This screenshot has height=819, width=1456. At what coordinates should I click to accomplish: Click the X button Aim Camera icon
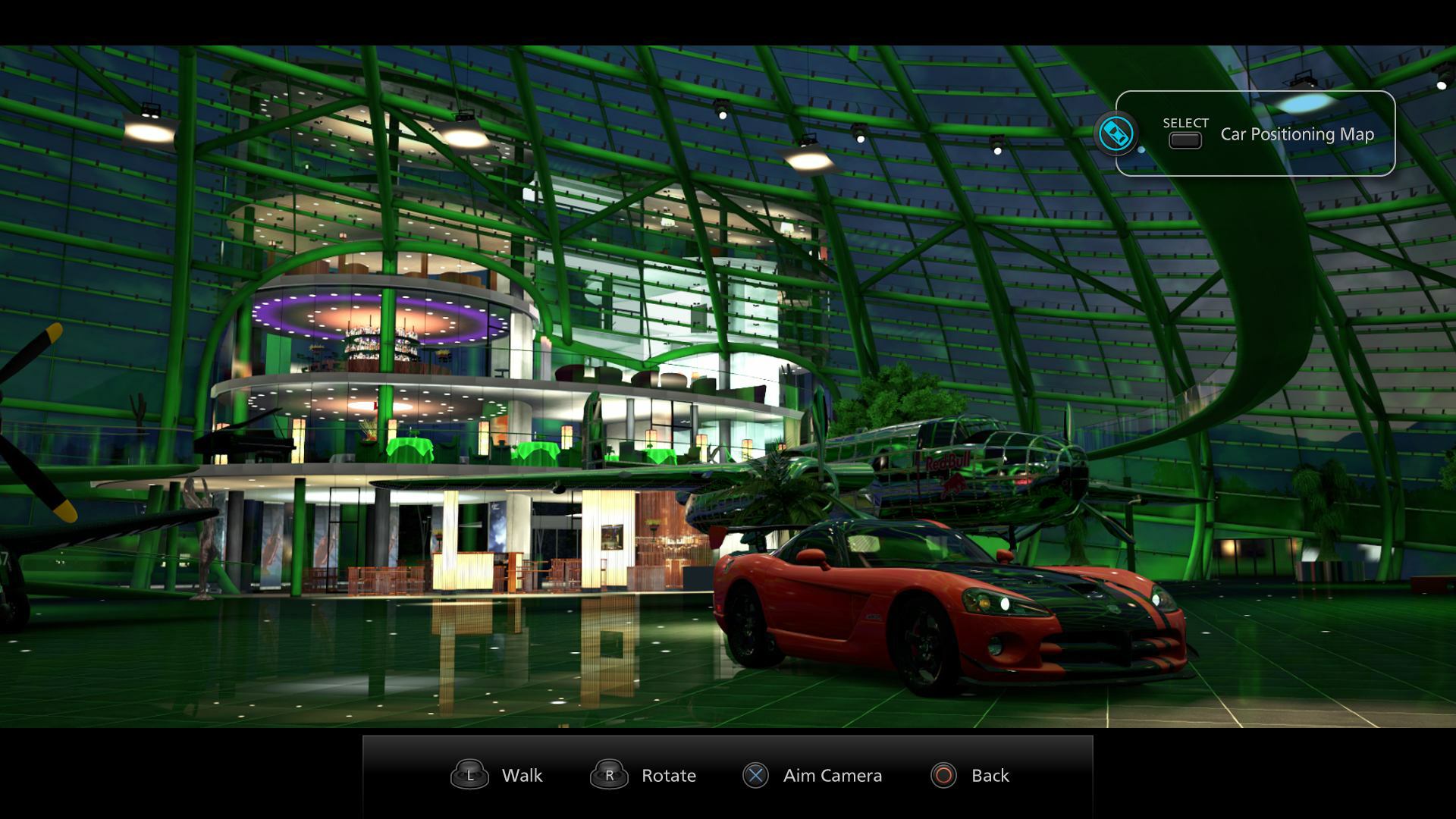click(x=755, y=775)
